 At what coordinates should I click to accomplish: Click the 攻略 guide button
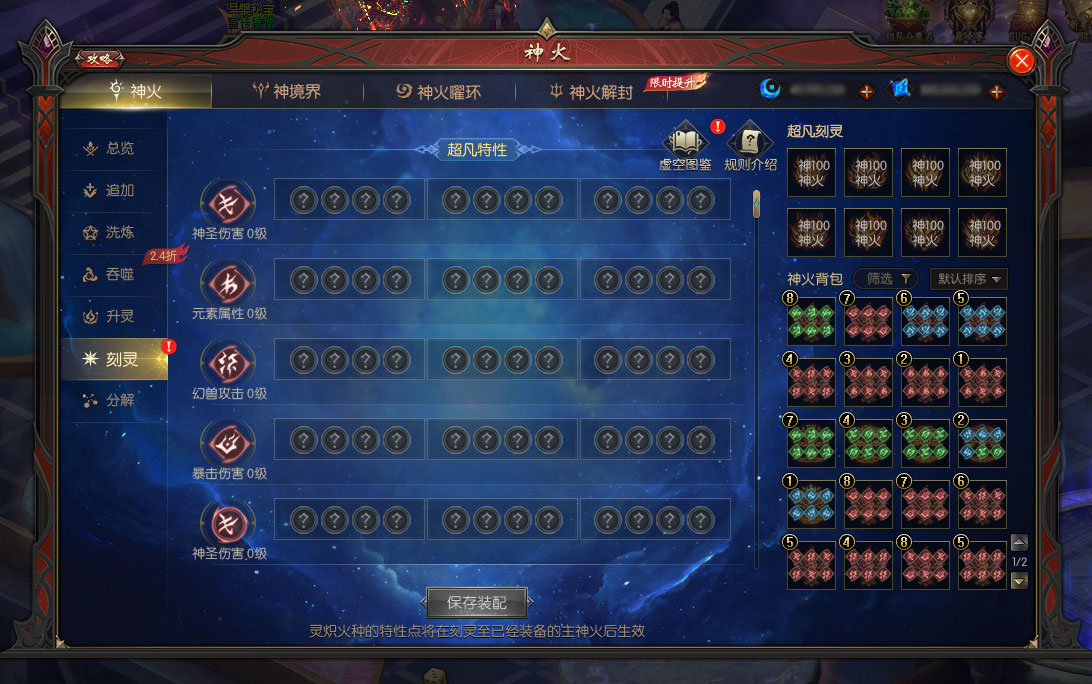click(99, 58)
